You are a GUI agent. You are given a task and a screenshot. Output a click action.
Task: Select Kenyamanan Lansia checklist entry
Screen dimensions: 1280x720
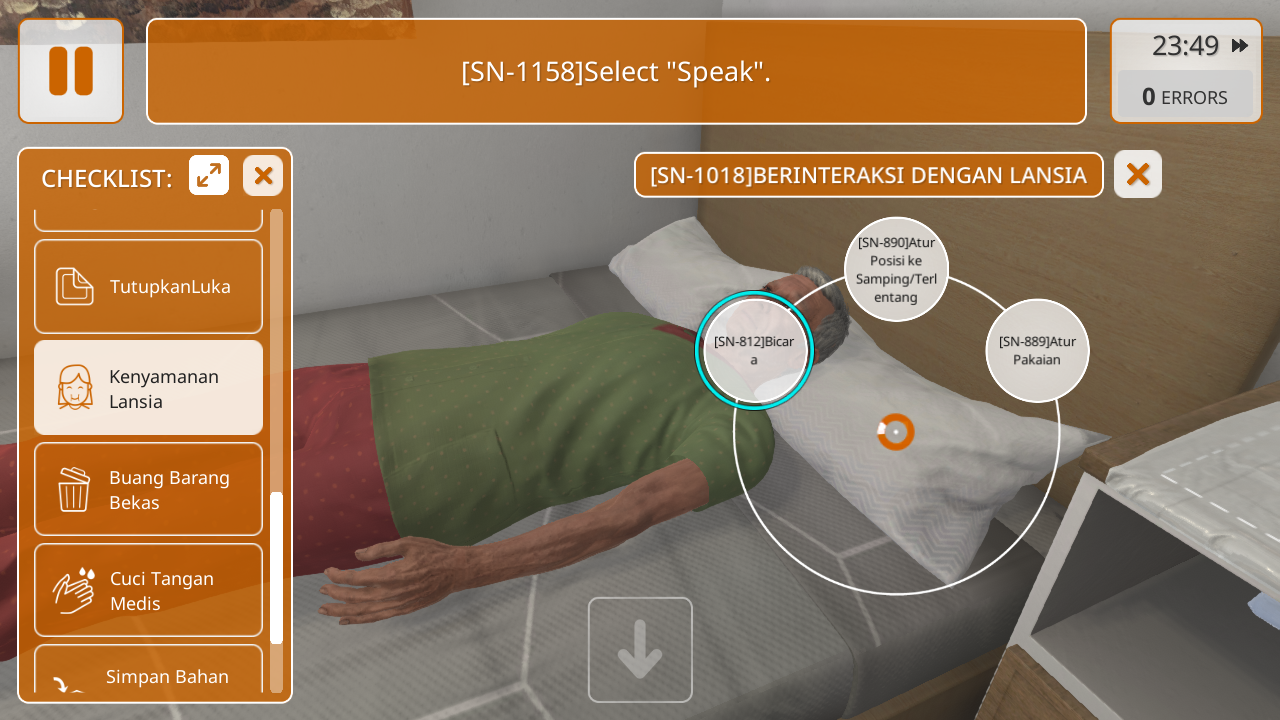coord(149,388)
